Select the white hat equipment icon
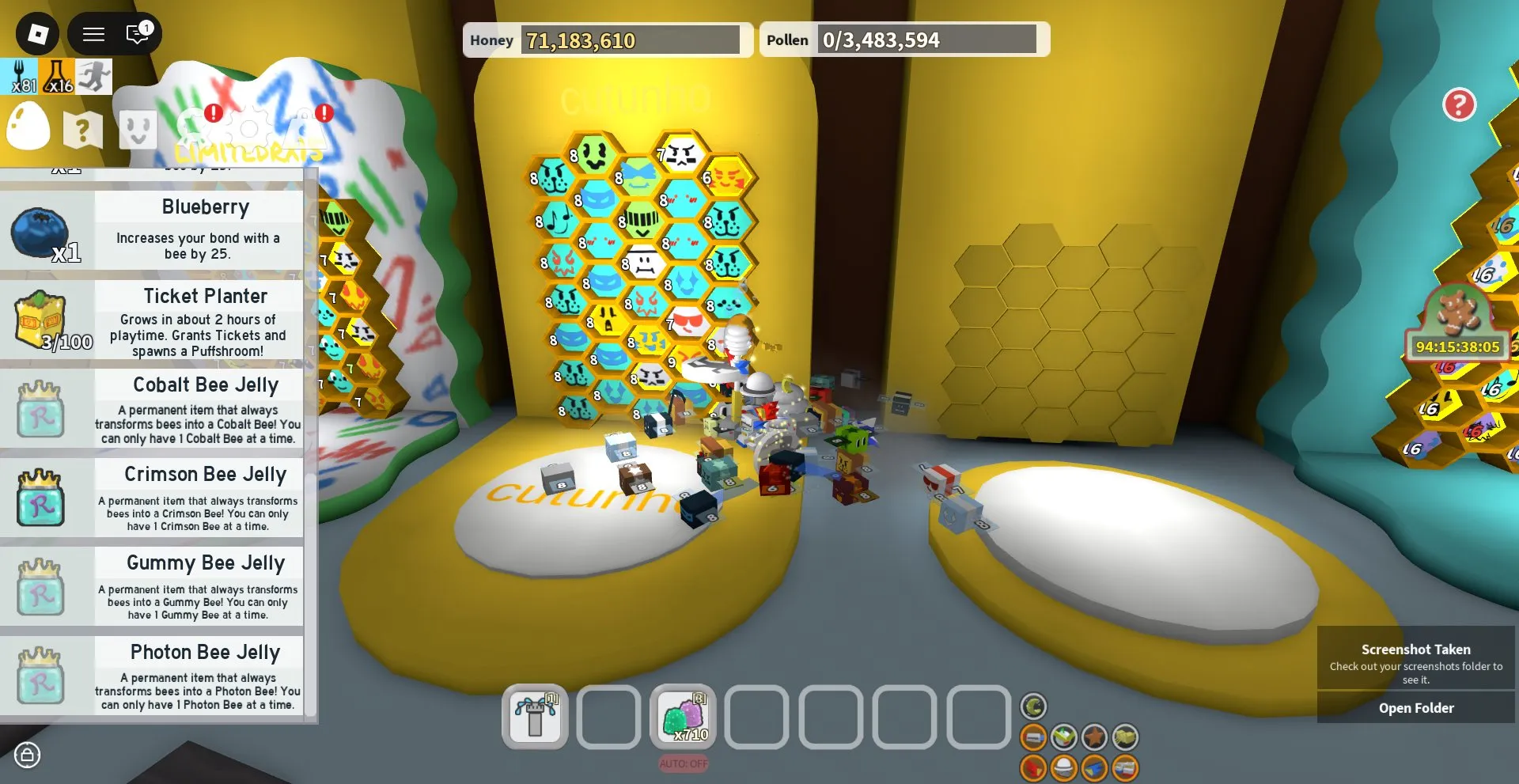This screenshot has width=1519, height=784. [x=1064, y=766]
